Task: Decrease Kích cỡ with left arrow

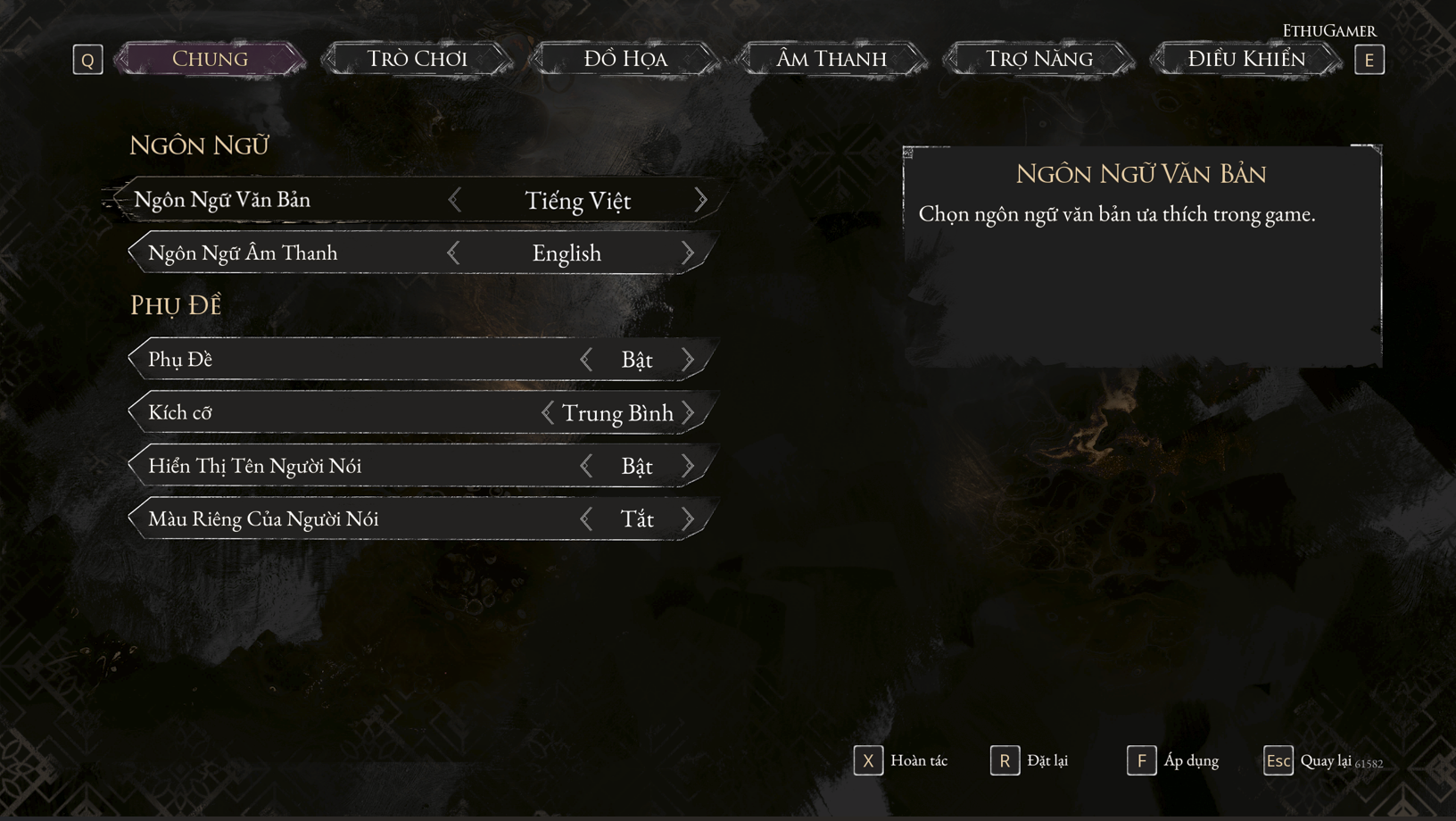Action: click(x=548, y=413)
